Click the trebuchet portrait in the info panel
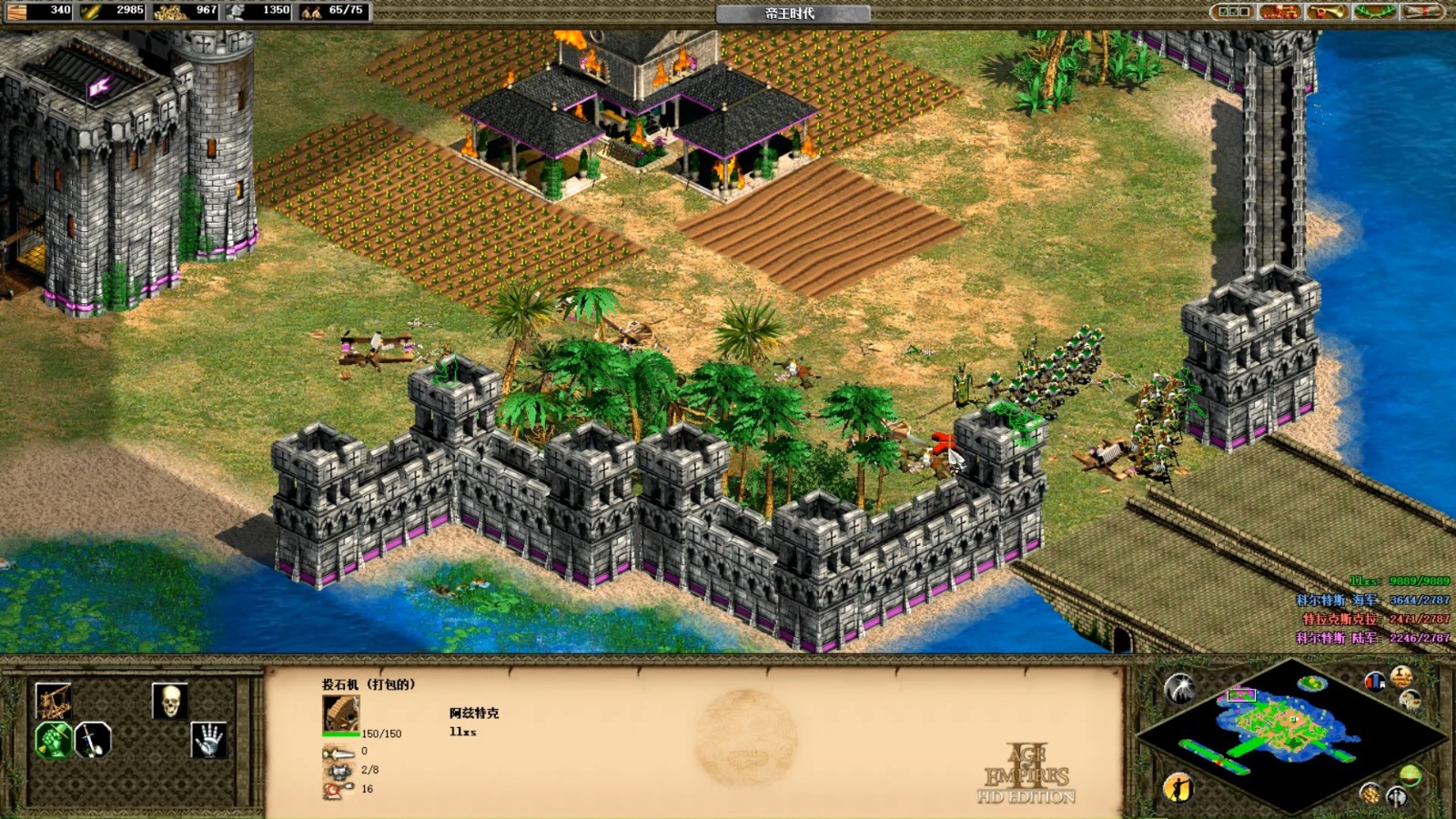The width and height of the screenshot is (1456, 819). click(x=341, y=714)
